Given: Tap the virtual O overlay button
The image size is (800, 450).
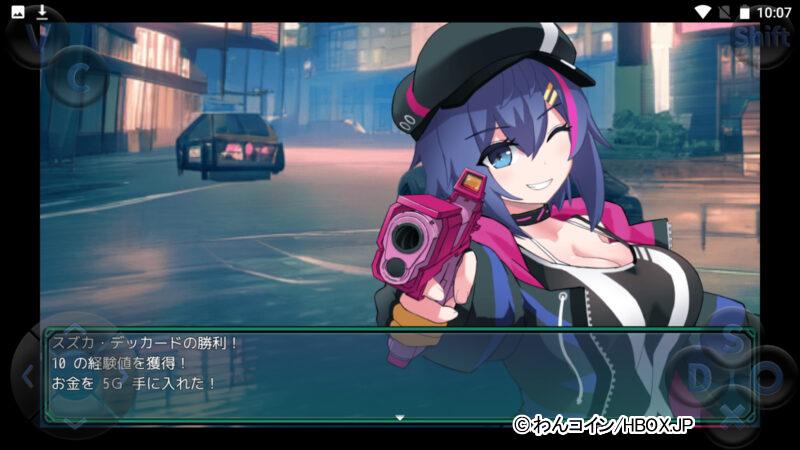Looking at the screenshot, I should coord(768,378).
